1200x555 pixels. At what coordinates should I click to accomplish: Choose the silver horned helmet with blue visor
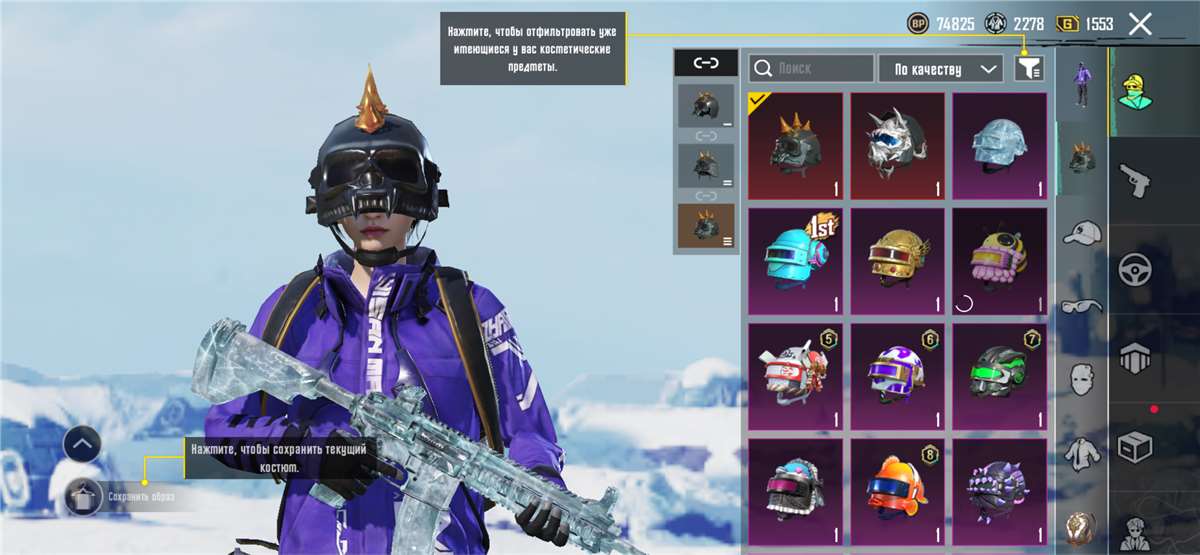point(897,146)
